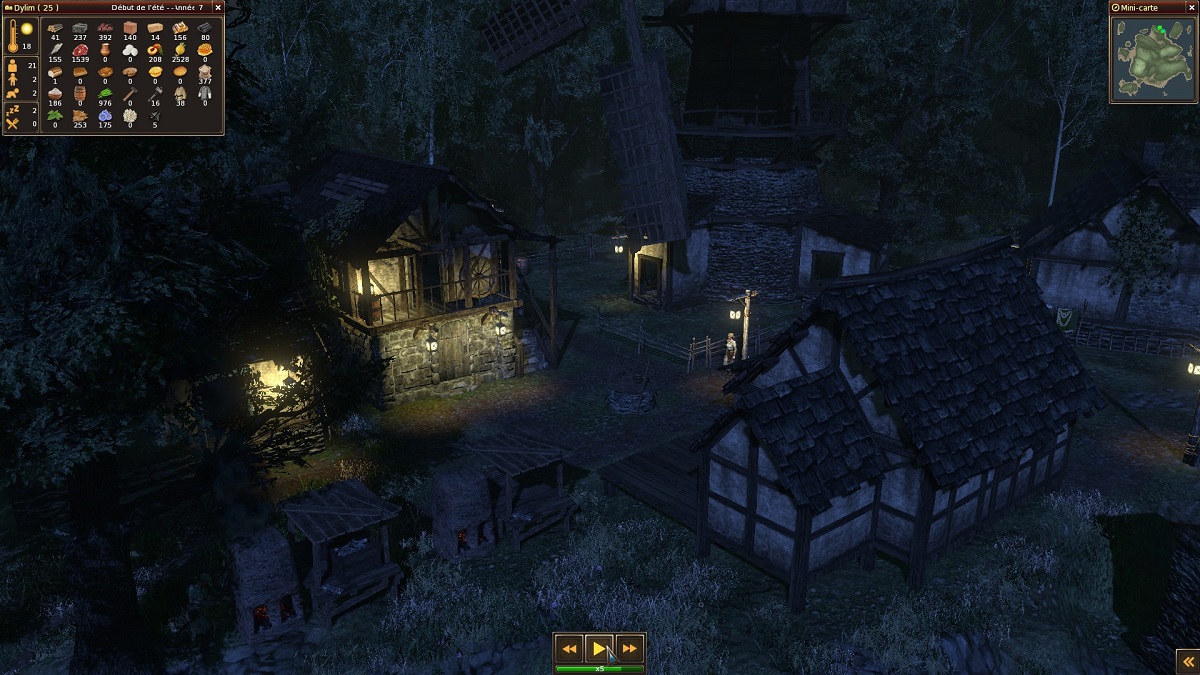Slow down the game speed
The height and width of the screenshot is (675, 1200).
click(x=569, y=648)
